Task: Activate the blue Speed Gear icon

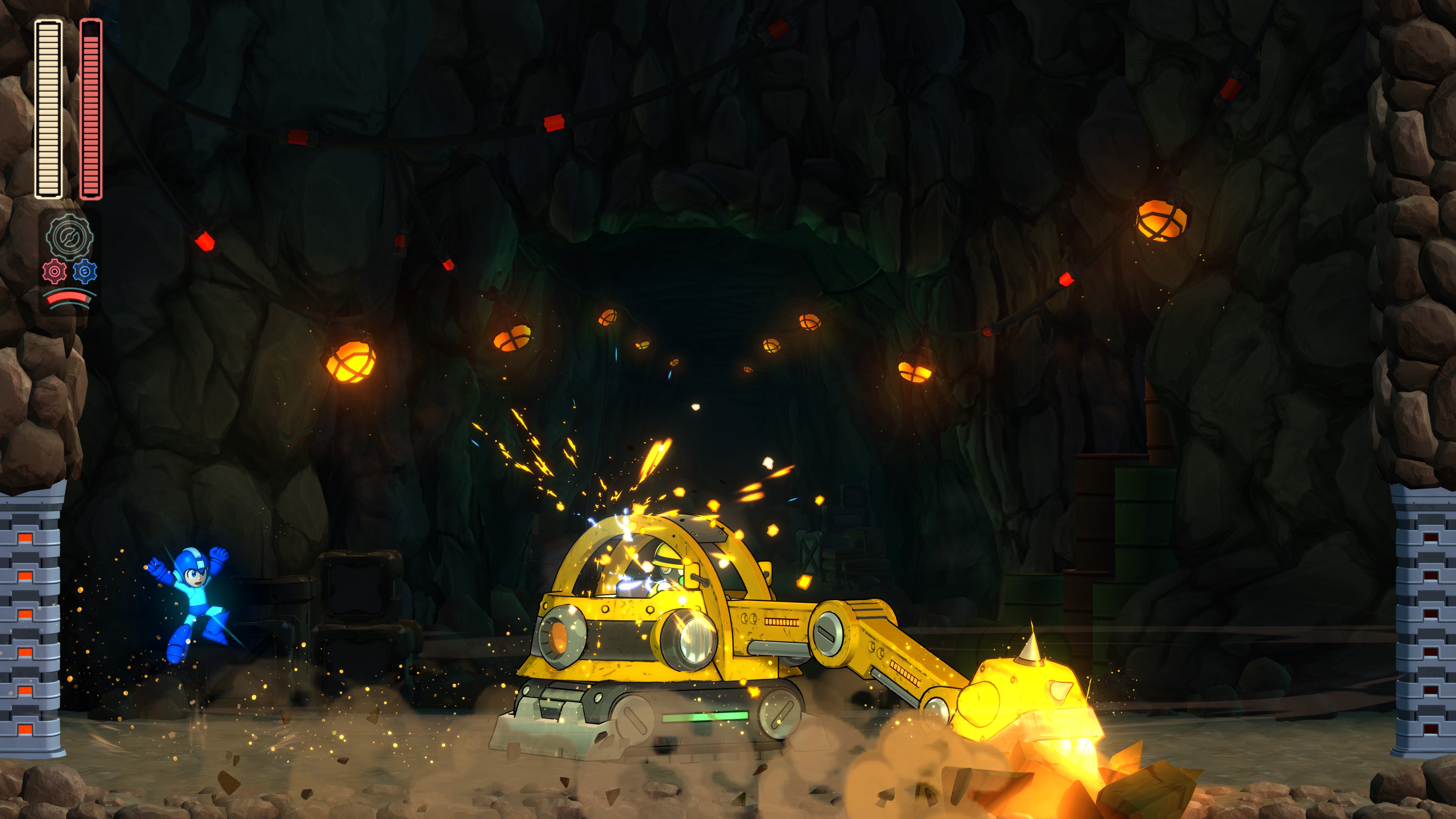Action: (85, 272)
